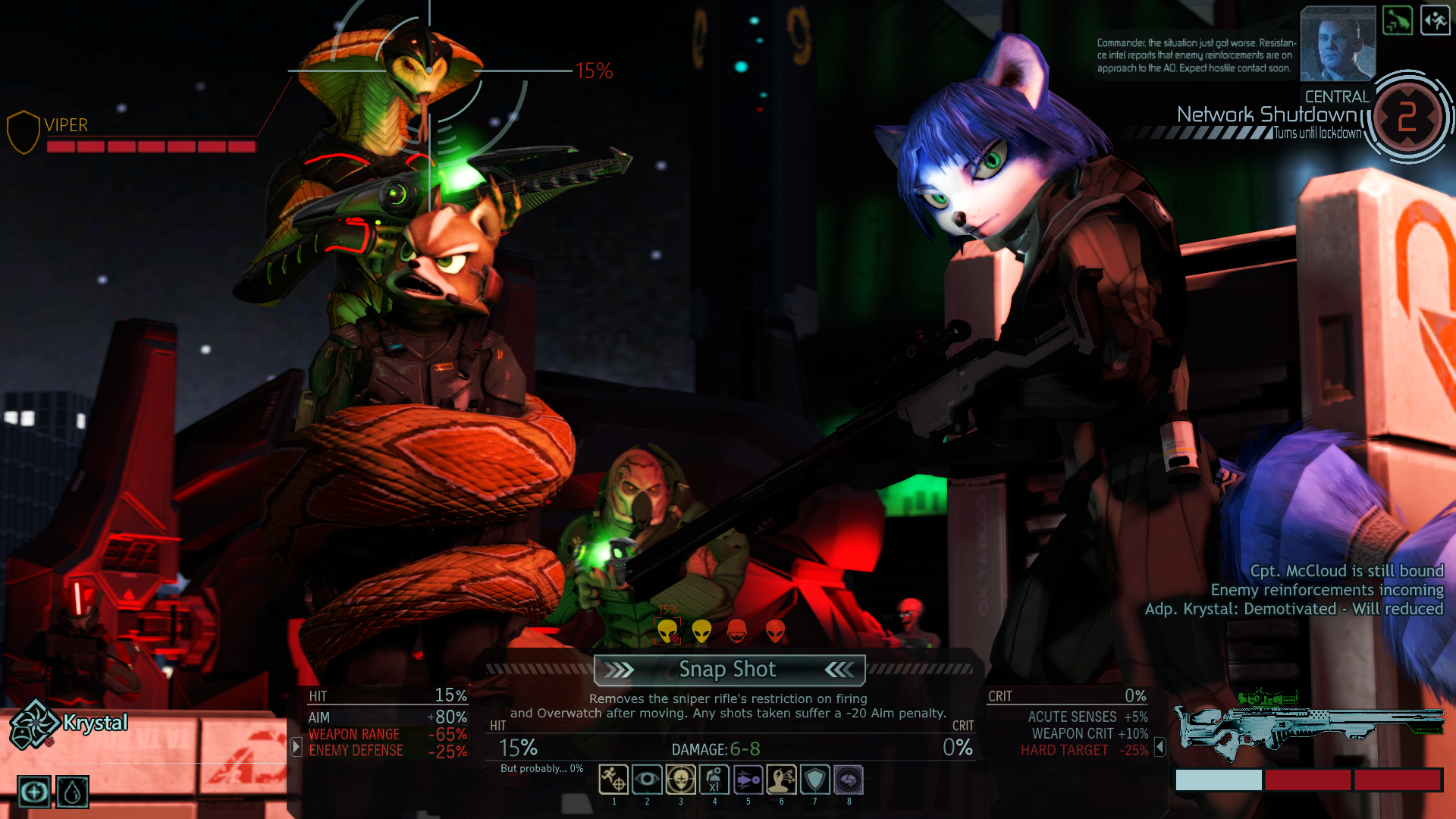
Task: Click the sniper rifle weapon panel
Action: tap(1308, 724)
